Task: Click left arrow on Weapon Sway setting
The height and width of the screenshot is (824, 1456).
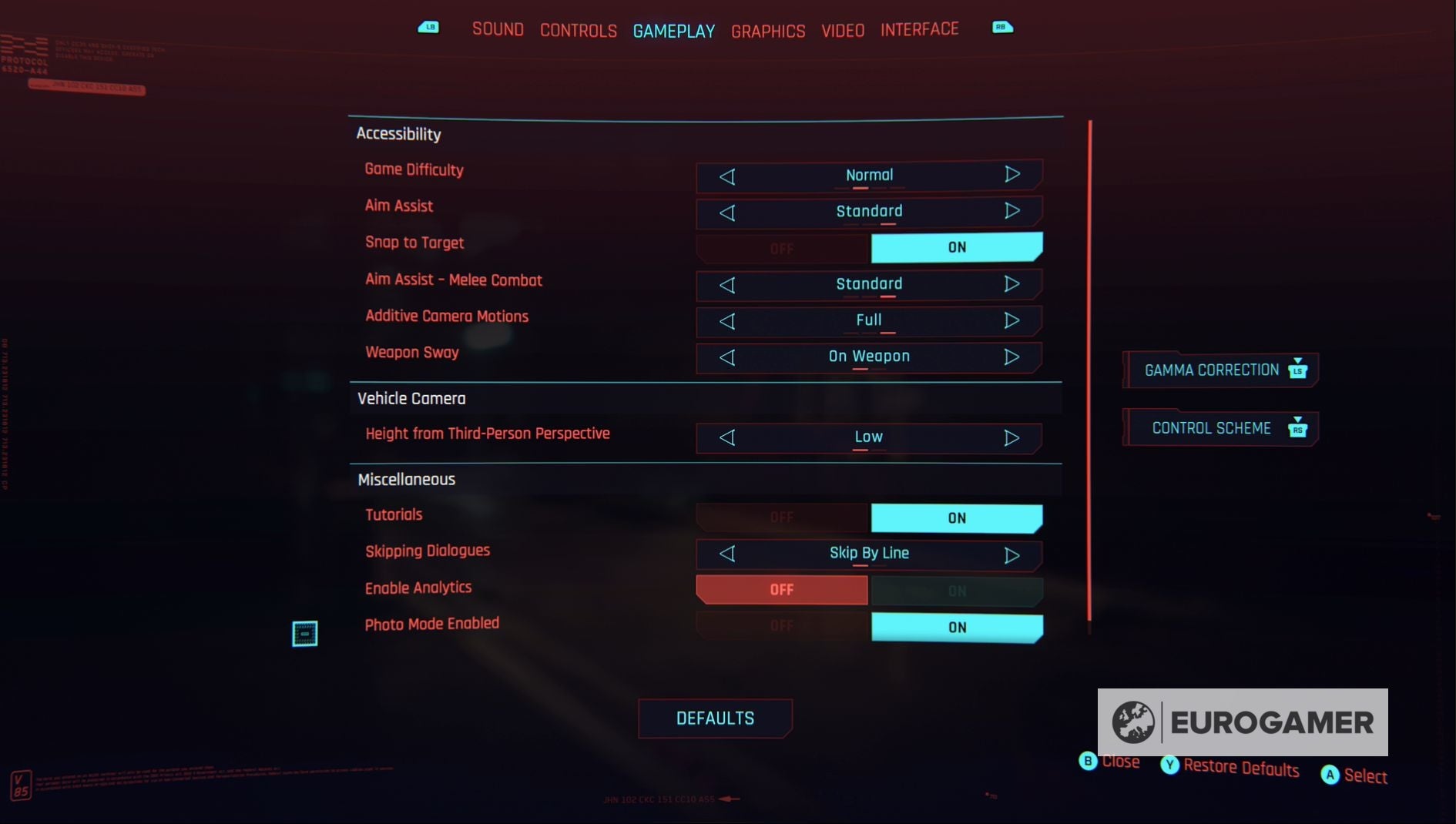Action: 726,357
